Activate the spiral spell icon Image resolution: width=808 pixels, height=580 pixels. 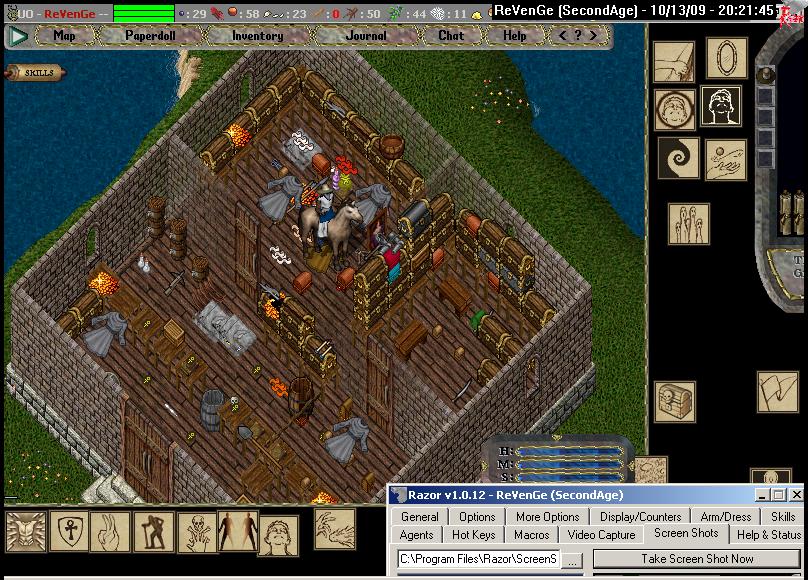click(677, 158)
